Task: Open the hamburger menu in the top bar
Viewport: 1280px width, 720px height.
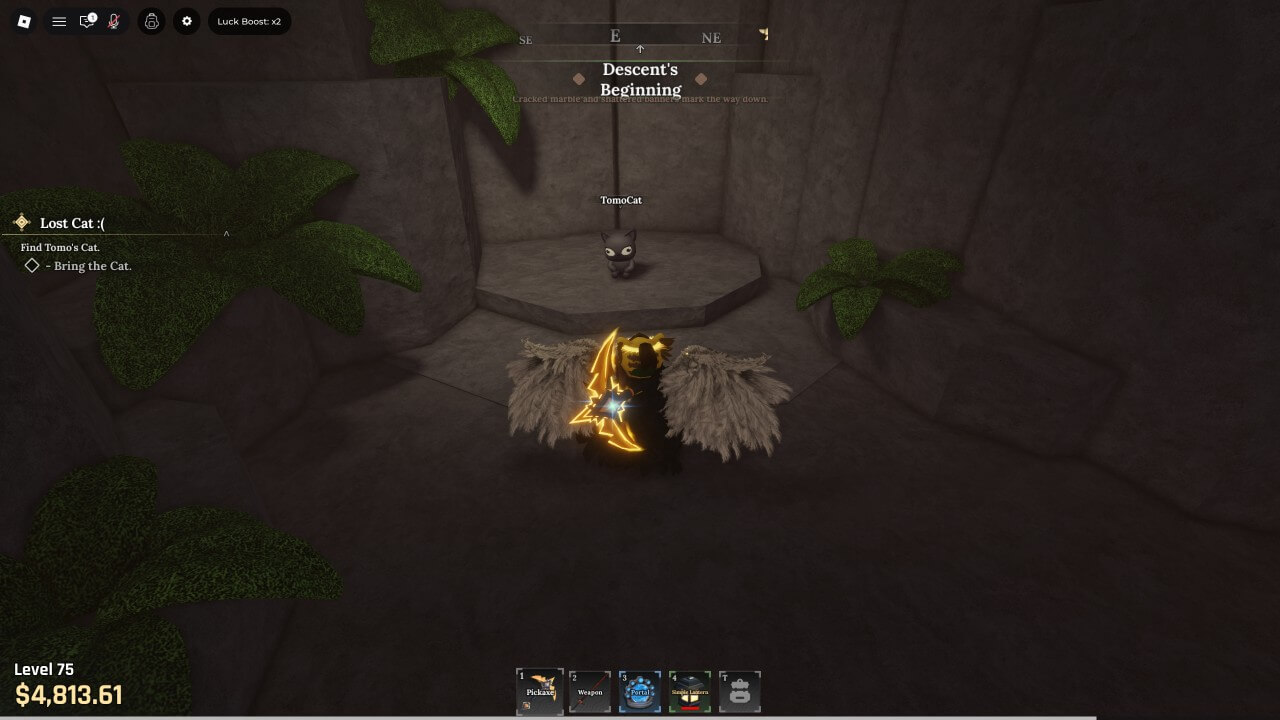Action: [59, 21]
